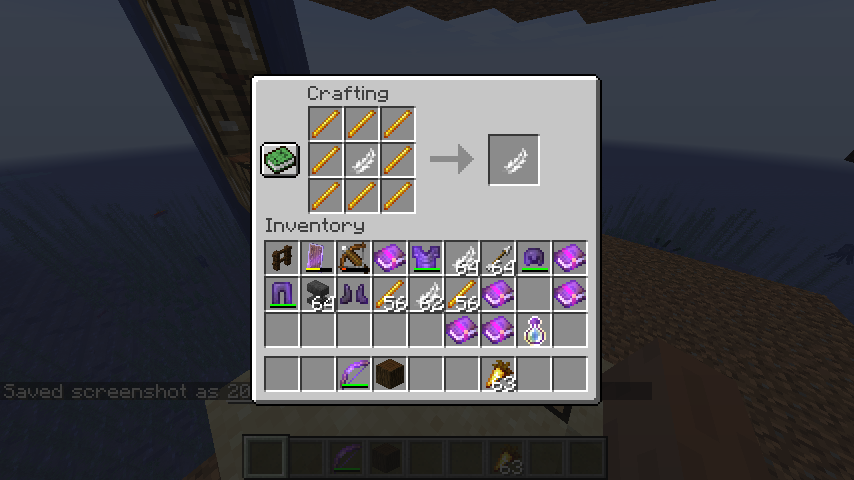Pick up the stack of 64 anvils
854x480 pixels.
pos(318,295)
